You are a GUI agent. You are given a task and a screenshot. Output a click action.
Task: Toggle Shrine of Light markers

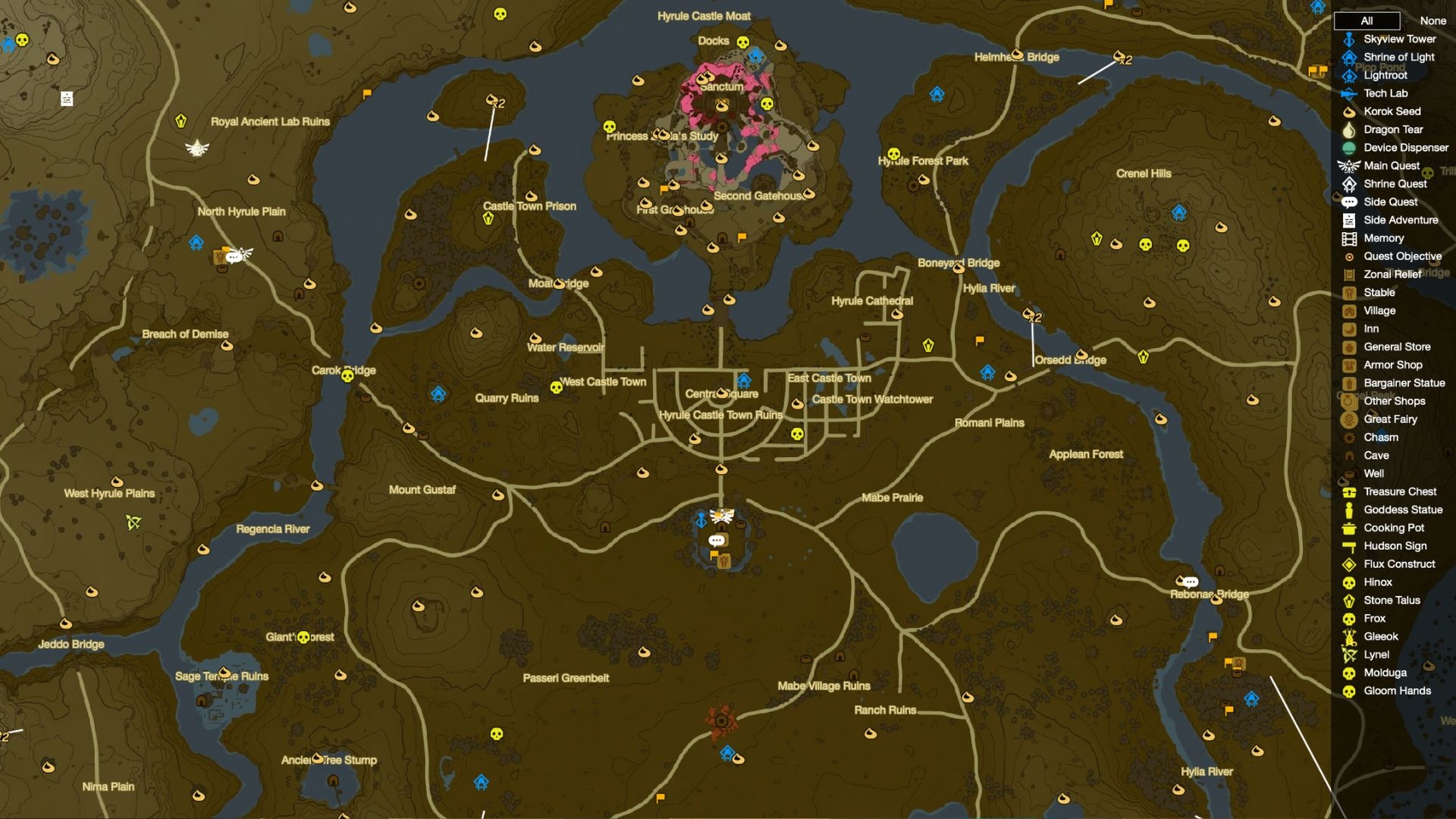pyautogui.click(x=1398, y=57)
